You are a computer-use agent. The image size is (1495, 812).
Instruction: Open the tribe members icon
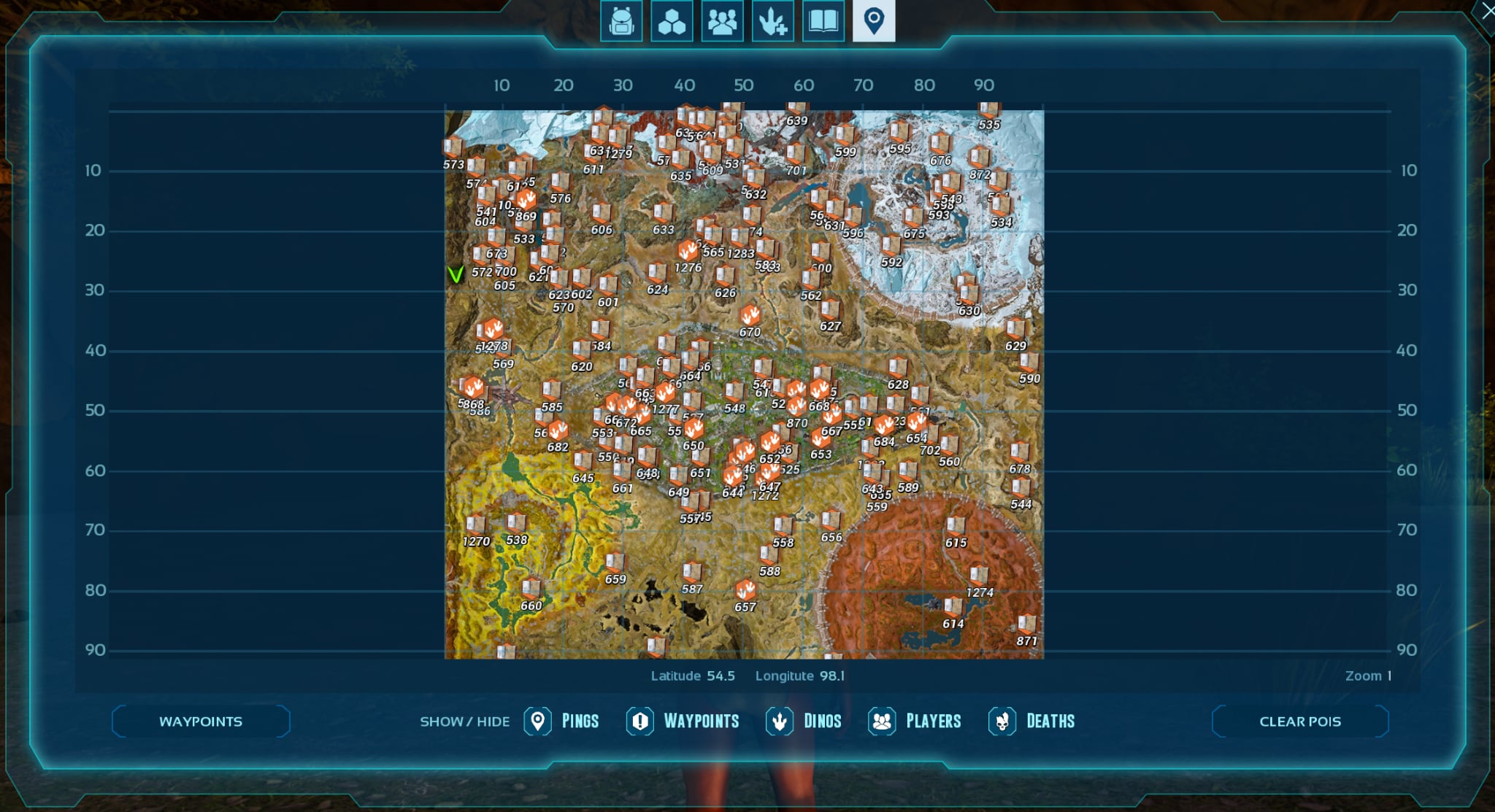click(722, 21)
